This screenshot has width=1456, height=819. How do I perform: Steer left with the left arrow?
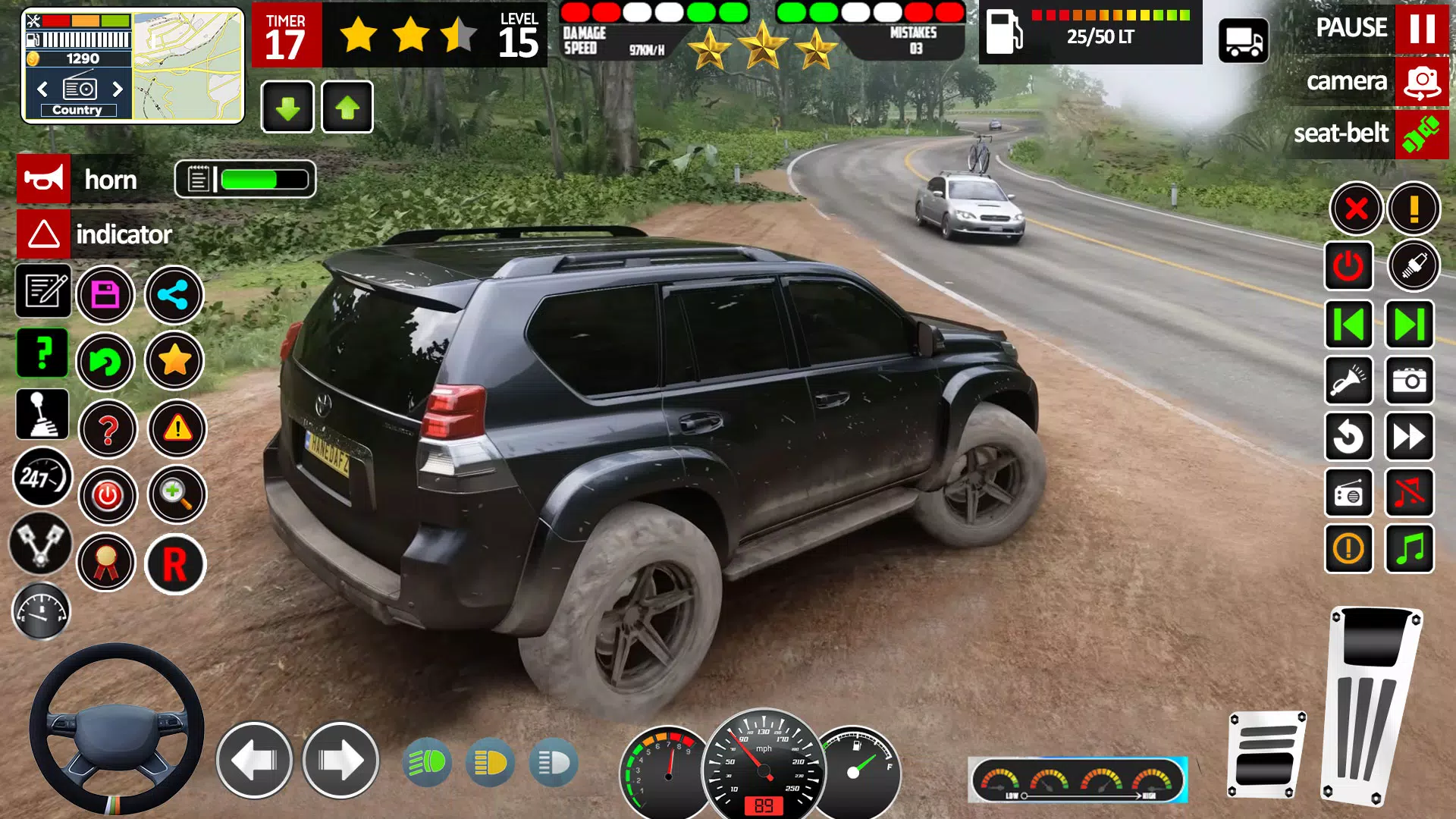click(254, 760)
